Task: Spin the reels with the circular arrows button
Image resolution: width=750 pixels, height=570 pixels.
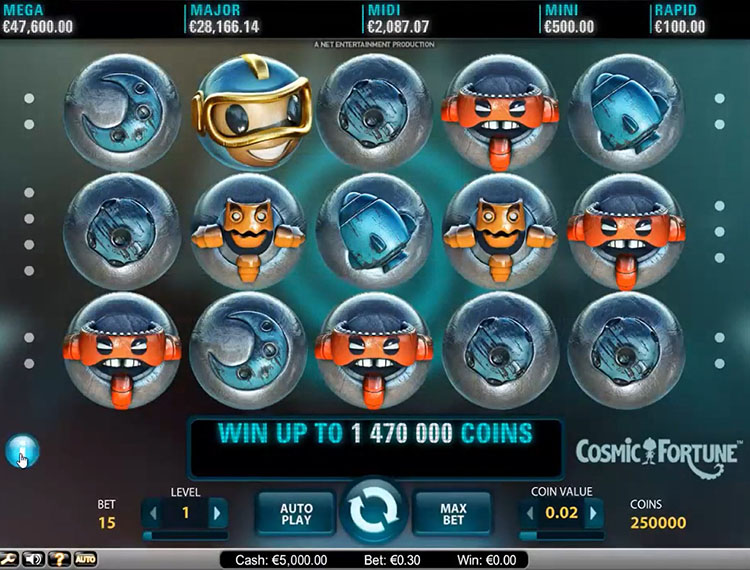Action: tap(374, 512)
